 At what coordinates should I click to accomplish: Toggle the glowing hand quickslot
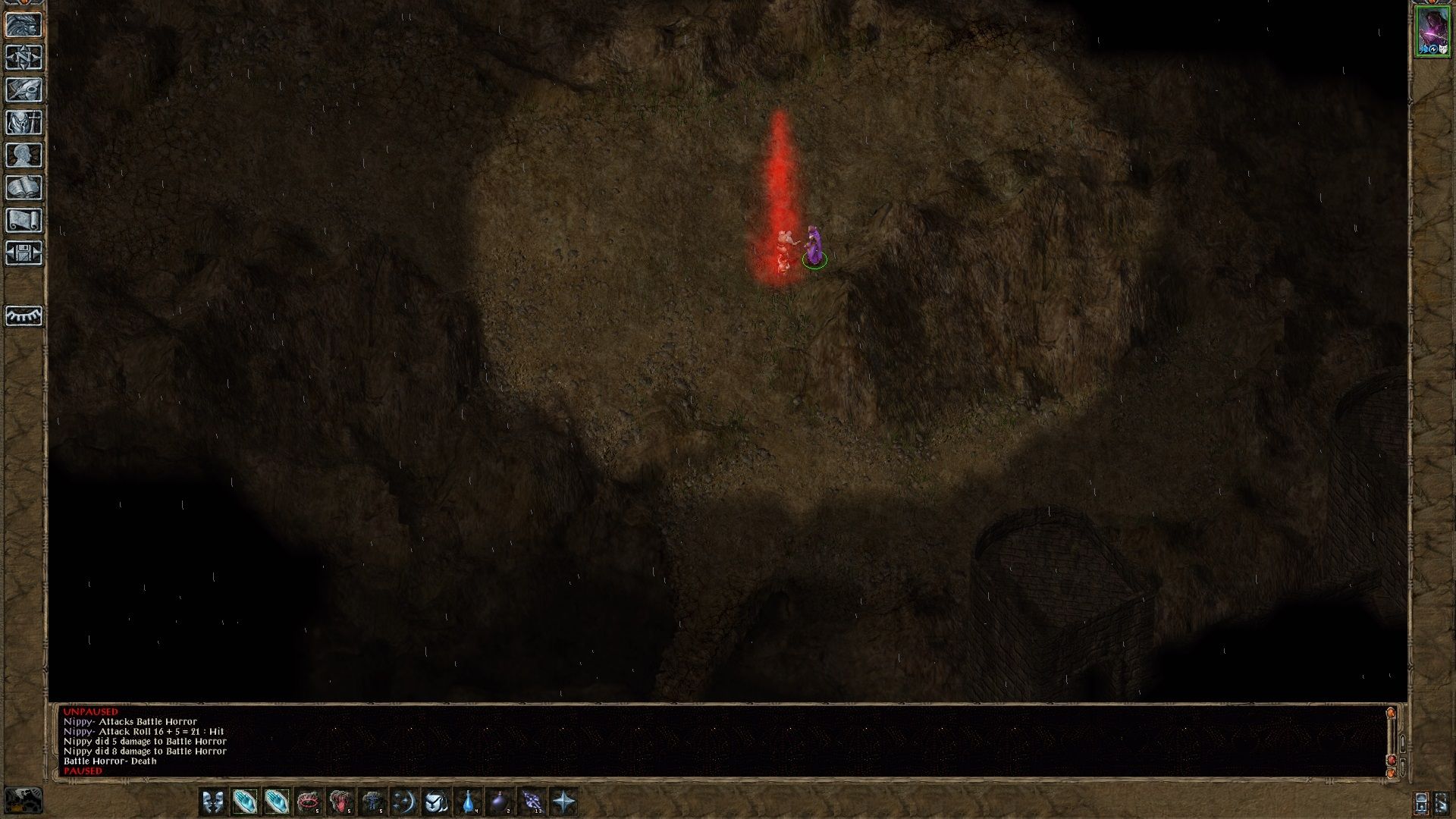point(246,799)
